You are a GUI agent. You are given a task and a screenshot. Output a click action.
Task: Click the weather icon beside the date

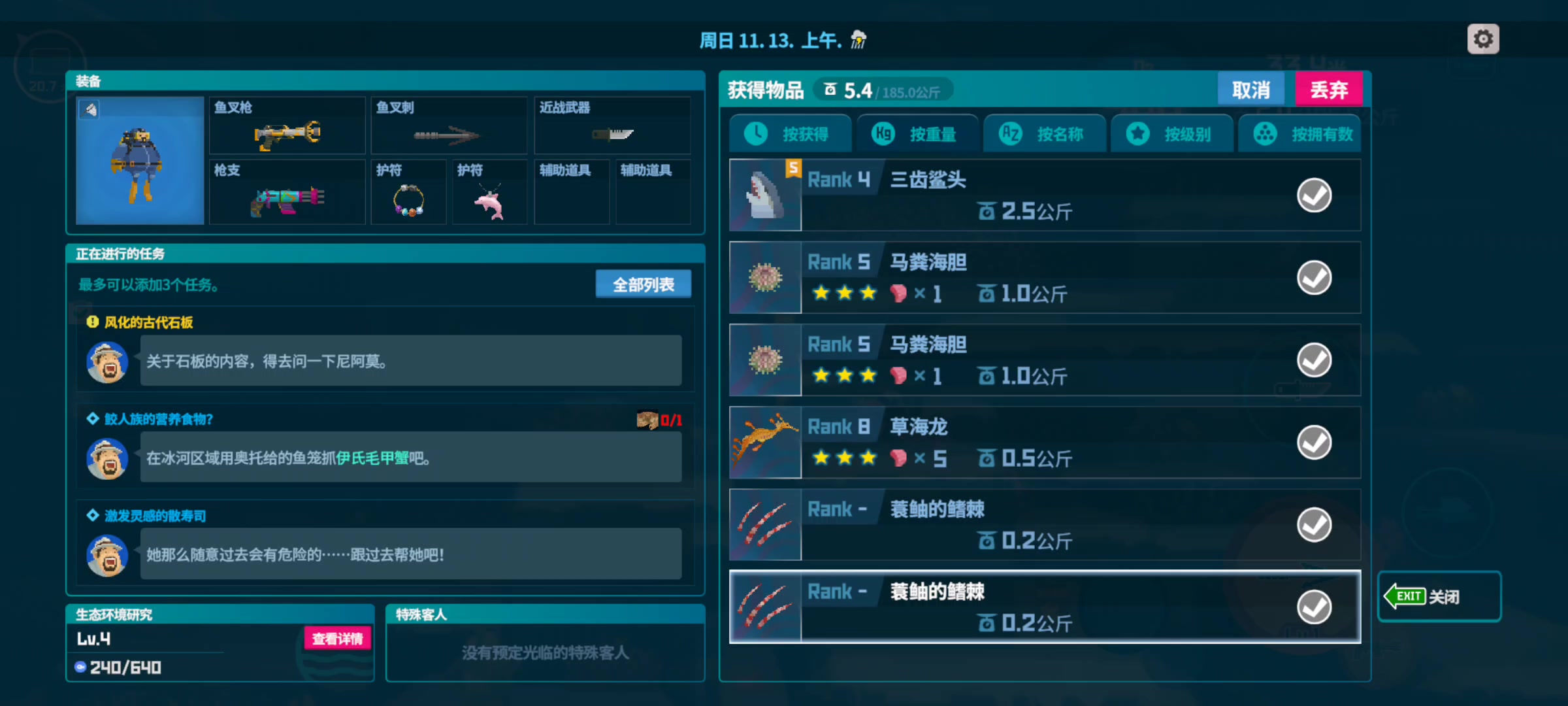point(856,40)
